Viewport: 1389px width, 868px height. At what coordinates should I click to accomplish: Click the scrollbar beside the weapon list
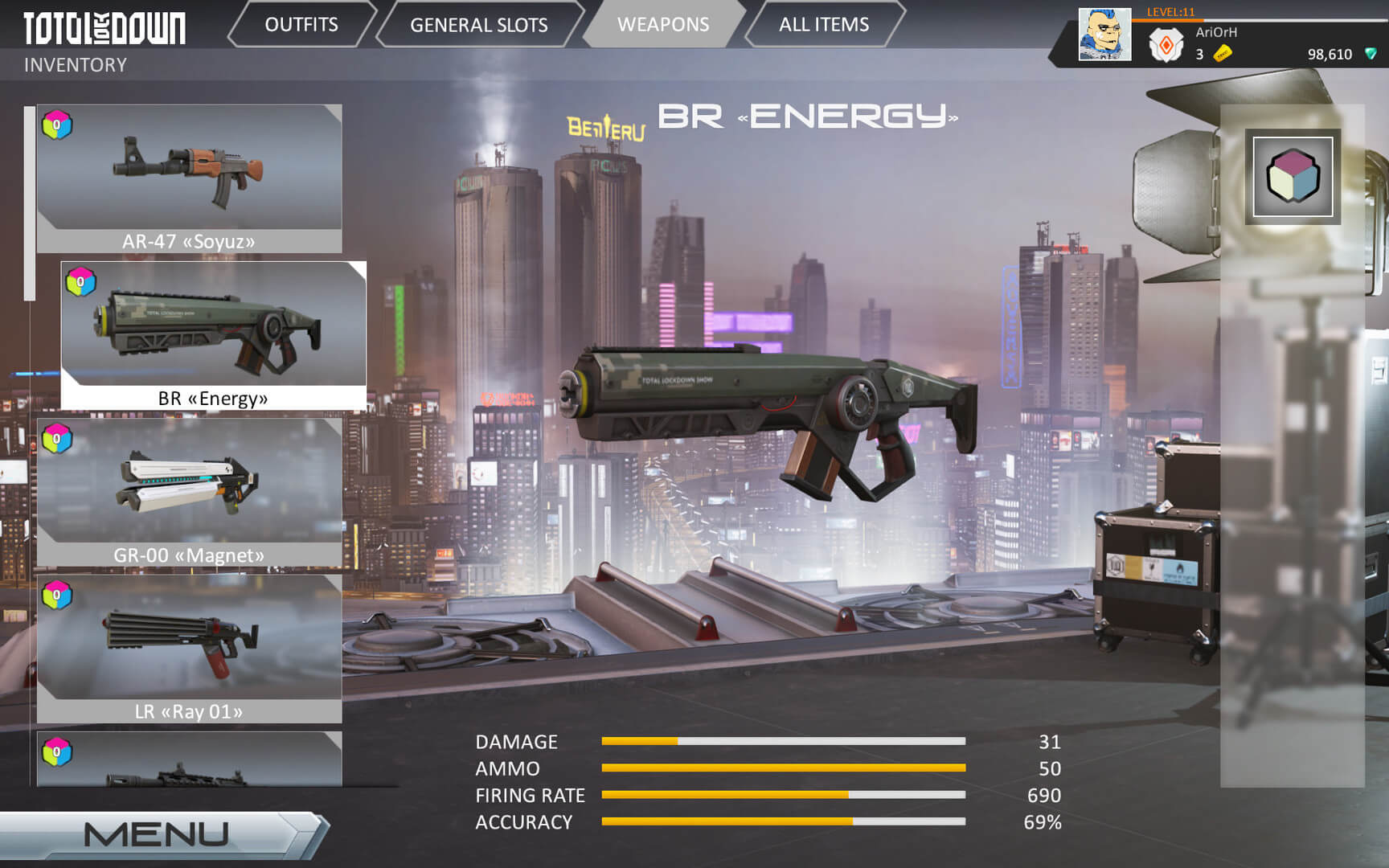pos(29,201)
